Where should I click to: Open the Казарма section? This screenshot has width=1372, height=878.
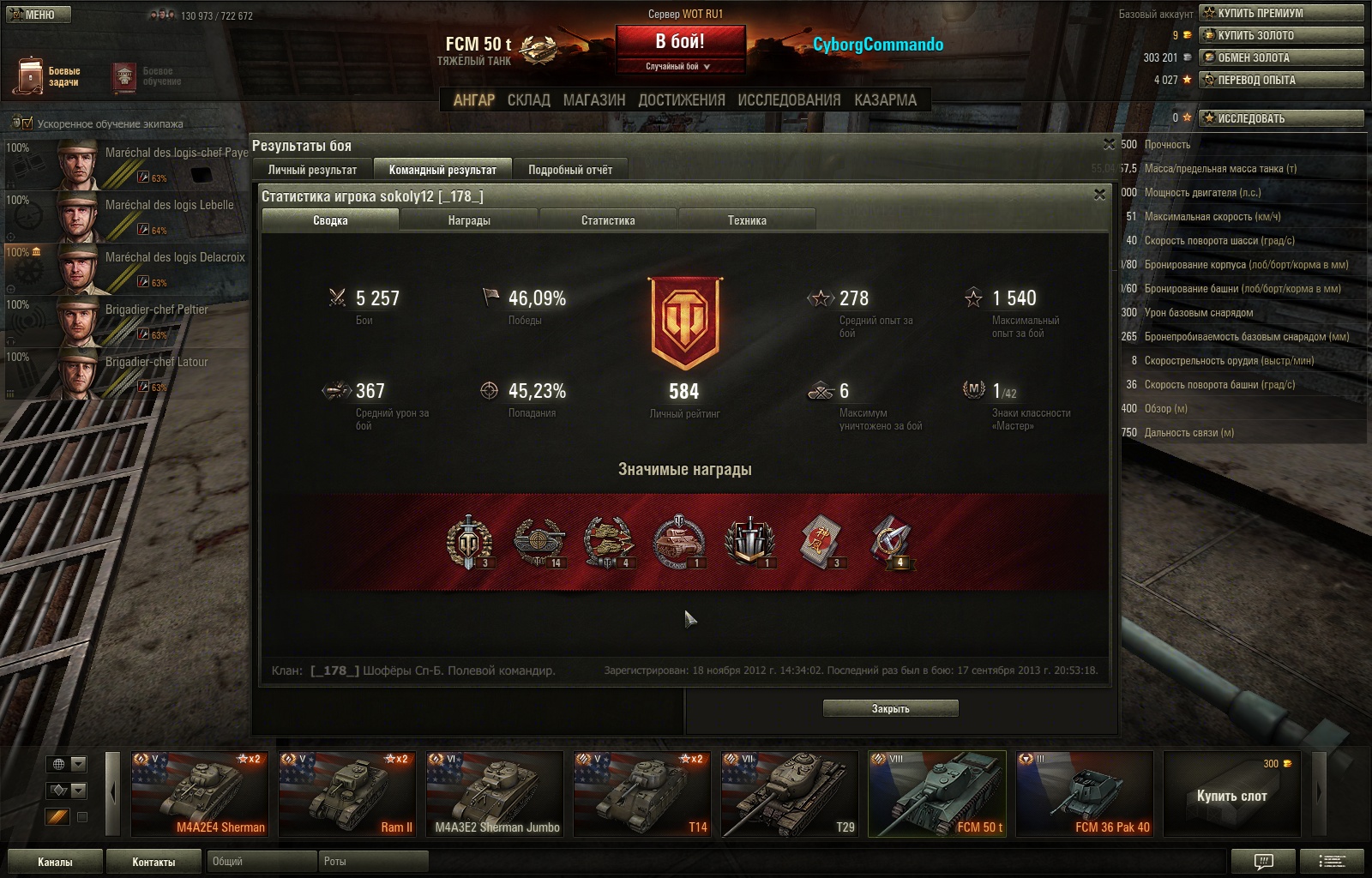point(885,100)
